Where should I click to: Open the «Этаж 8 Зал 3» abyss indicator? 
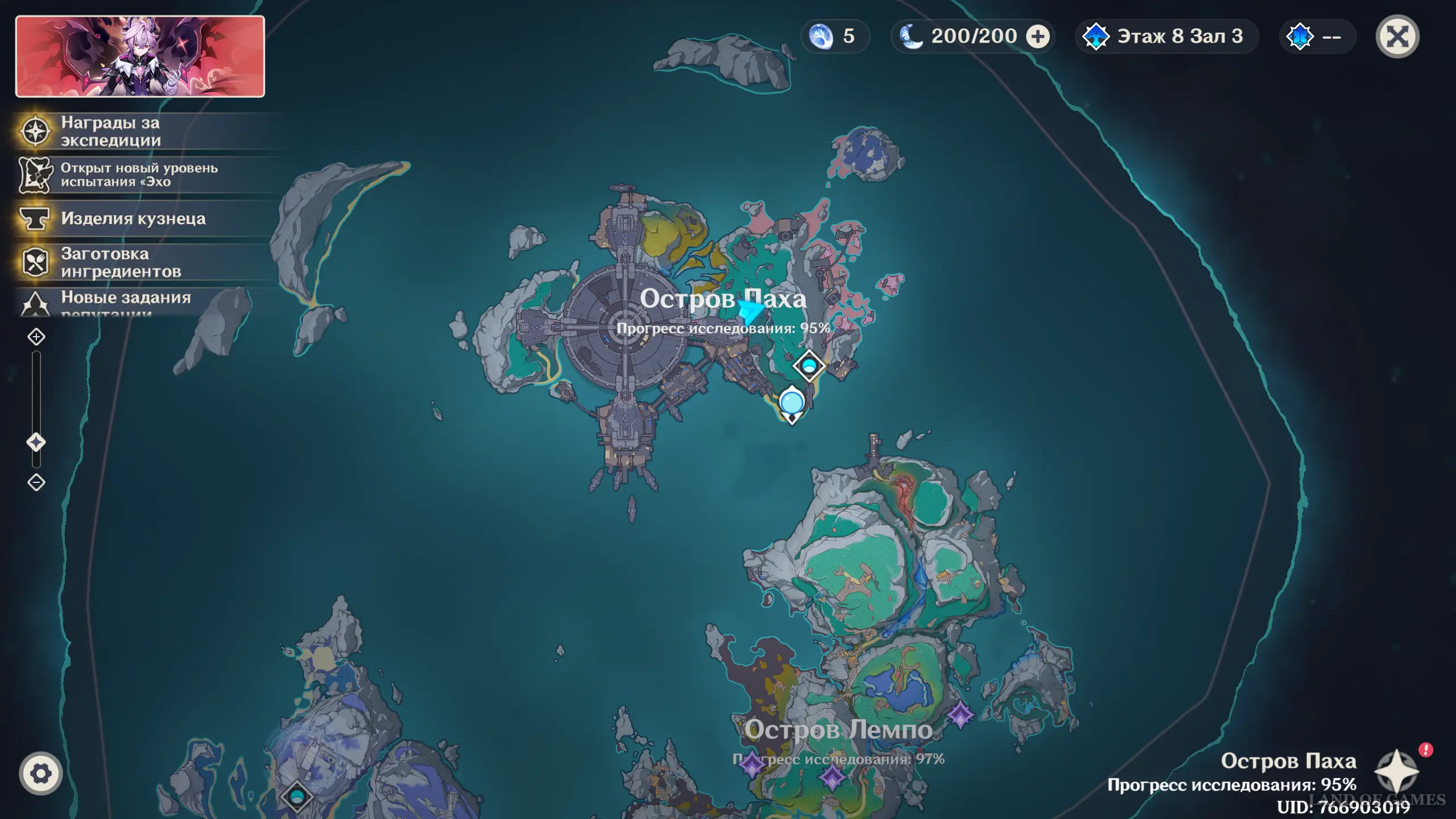pyautogui.click(x=1166, y=37)
